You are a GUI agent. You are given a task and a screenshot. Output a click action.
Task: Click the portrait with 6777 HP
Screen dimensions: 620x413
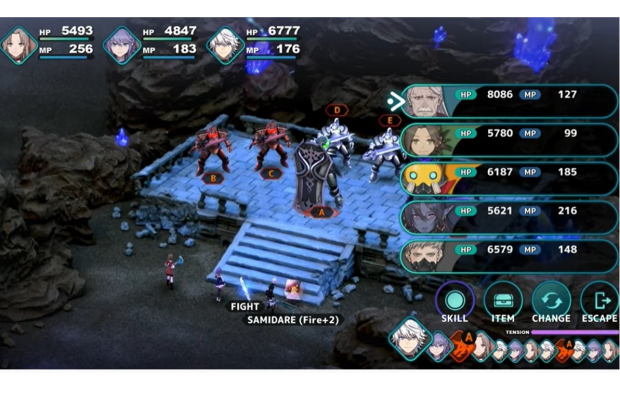pyautogui.click(x=226, y=45)
